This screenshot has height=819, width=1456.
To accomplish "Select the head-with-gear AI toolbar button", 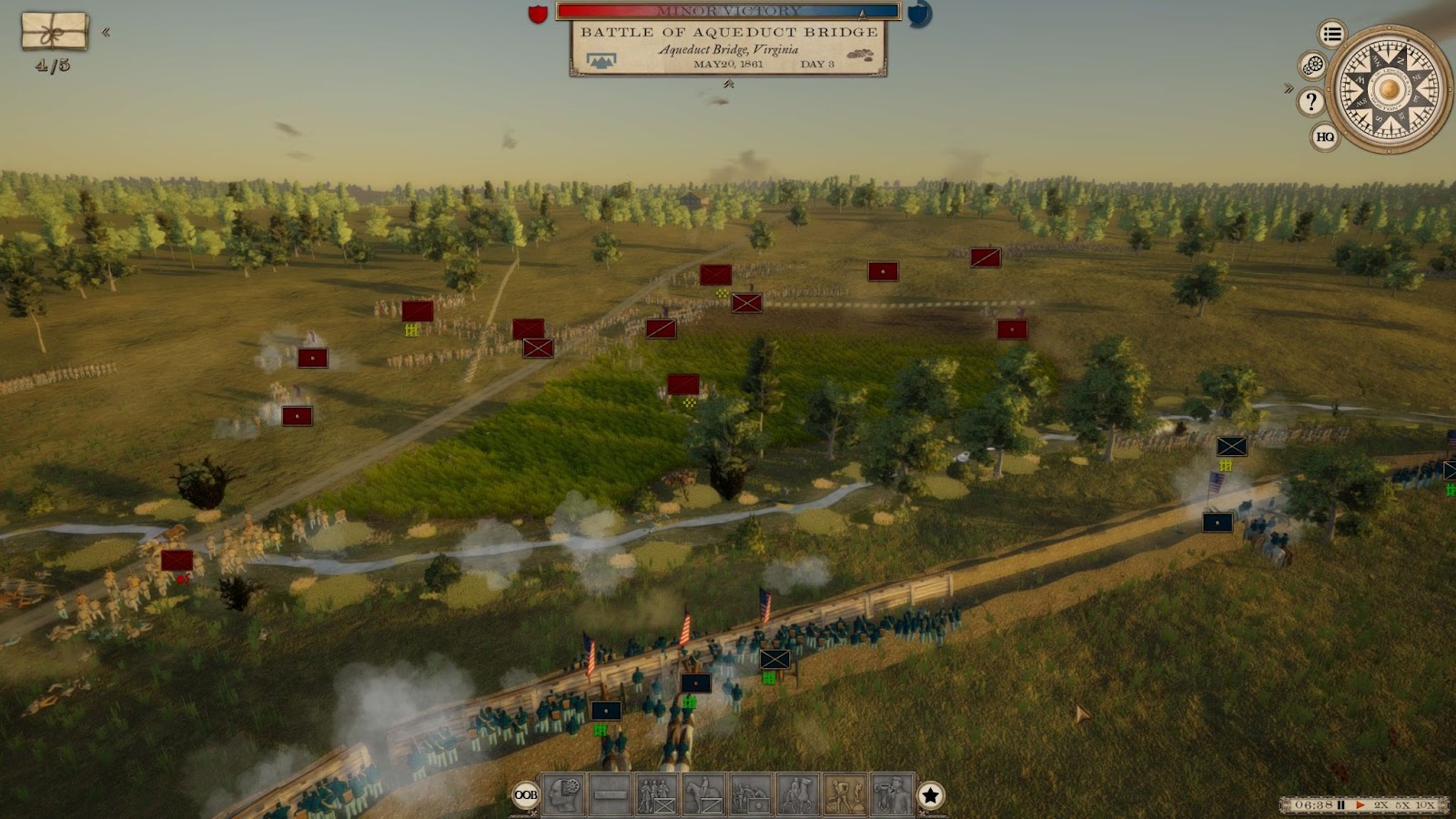I will click(563, 795).
